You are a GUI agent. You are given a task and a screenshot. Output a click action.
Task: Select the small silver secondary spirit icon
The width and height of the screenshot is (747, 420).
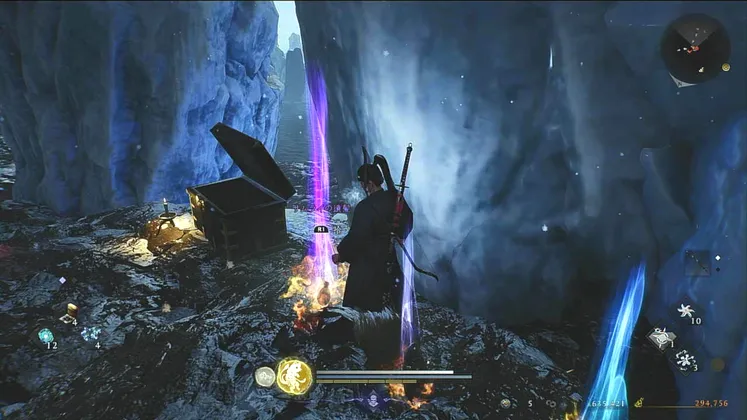264,376
